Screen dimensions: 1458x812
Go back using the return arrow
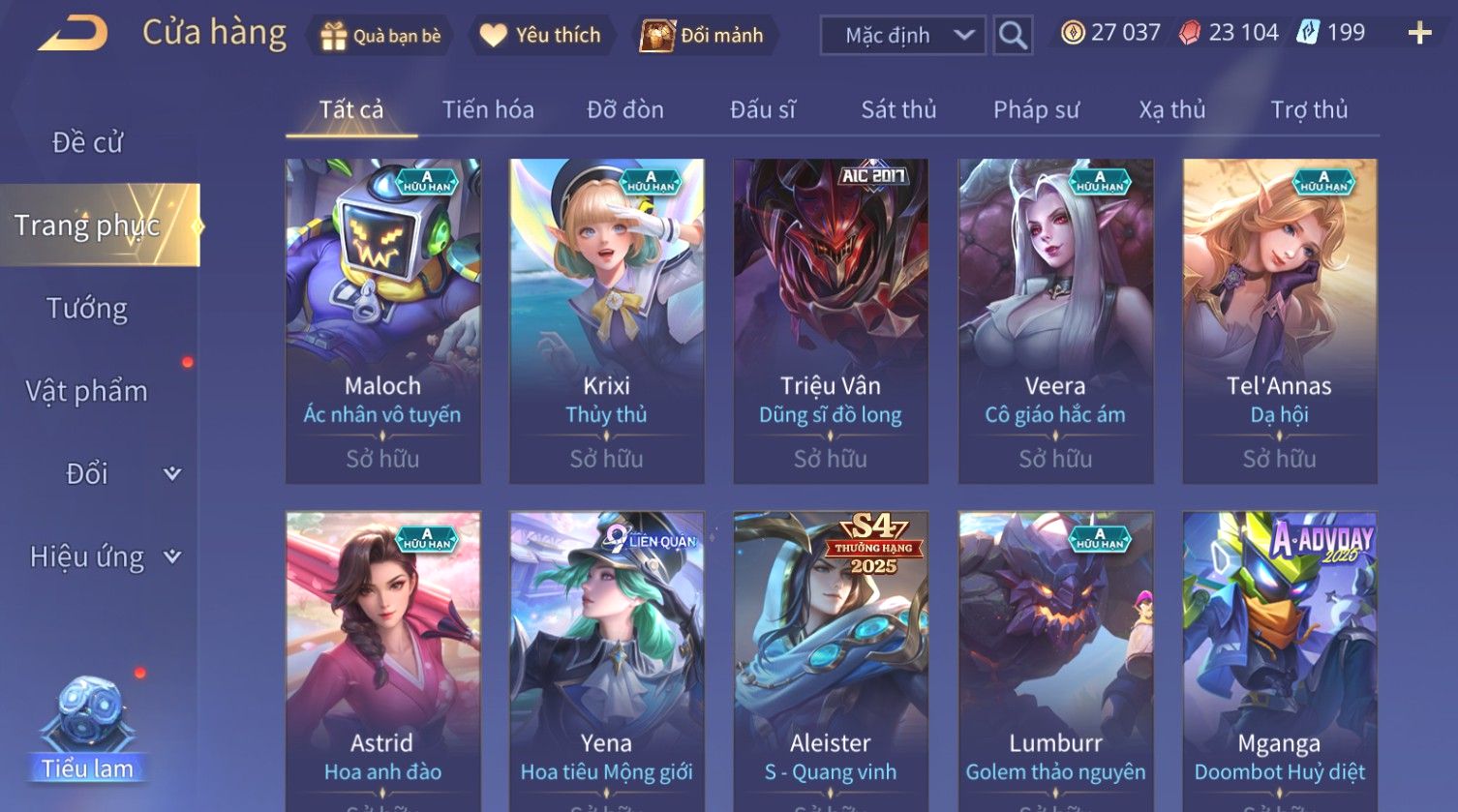pyautogui.click(x=74, y=34)
